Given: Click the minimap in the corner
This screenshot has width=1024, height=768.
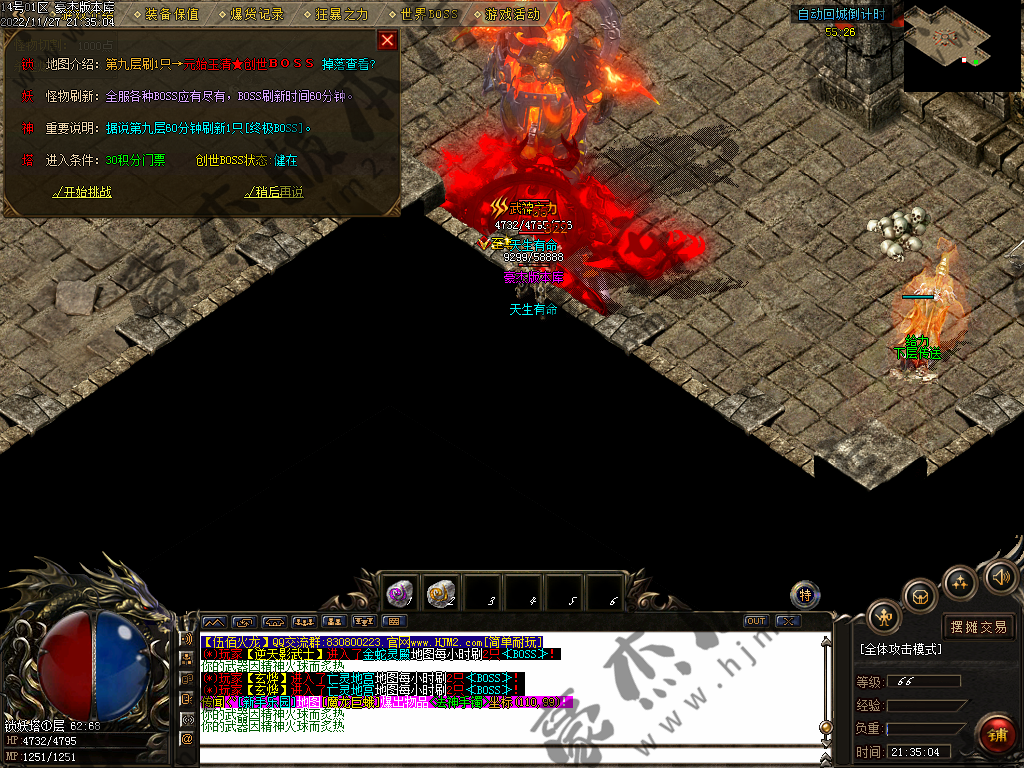Looking at the screenshot, I should click(x=962, y=47).
